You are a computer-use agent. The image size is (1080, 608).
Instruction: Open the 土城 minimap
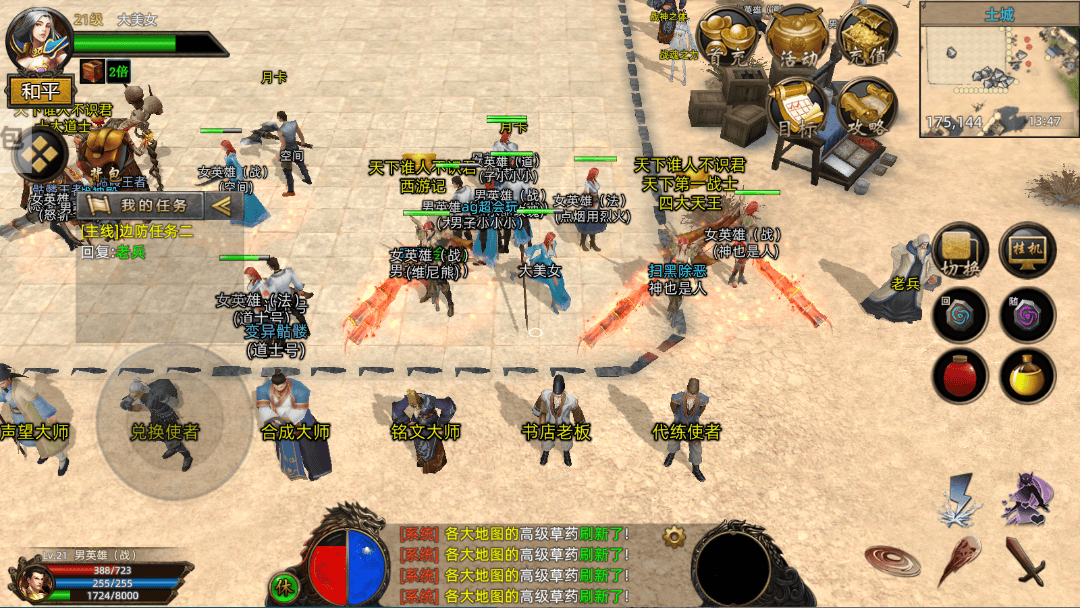click(x=998, y=70)
